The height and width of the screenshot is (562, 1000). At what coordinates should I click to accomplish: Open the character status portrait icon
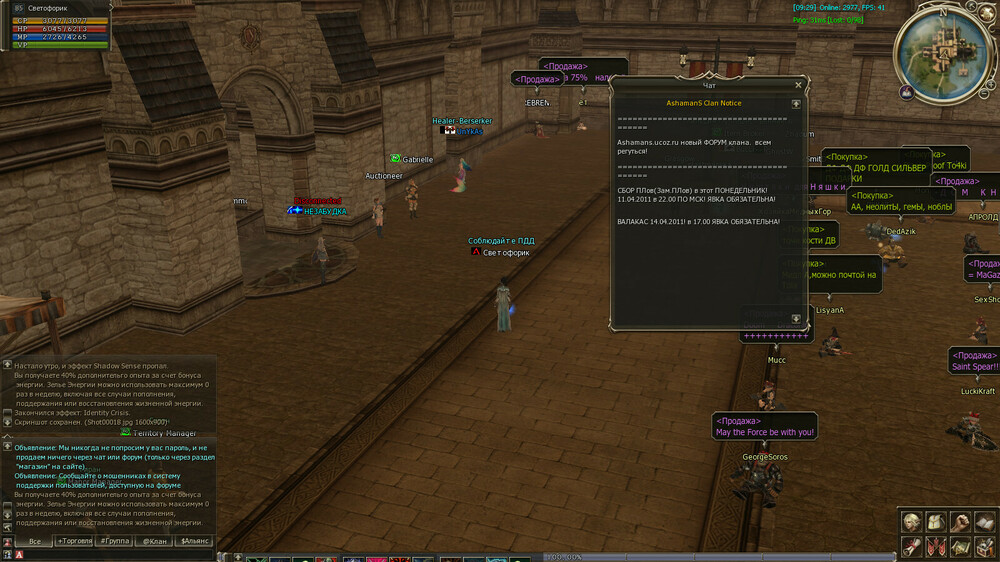pyautogui.click(x=911, y=522)
